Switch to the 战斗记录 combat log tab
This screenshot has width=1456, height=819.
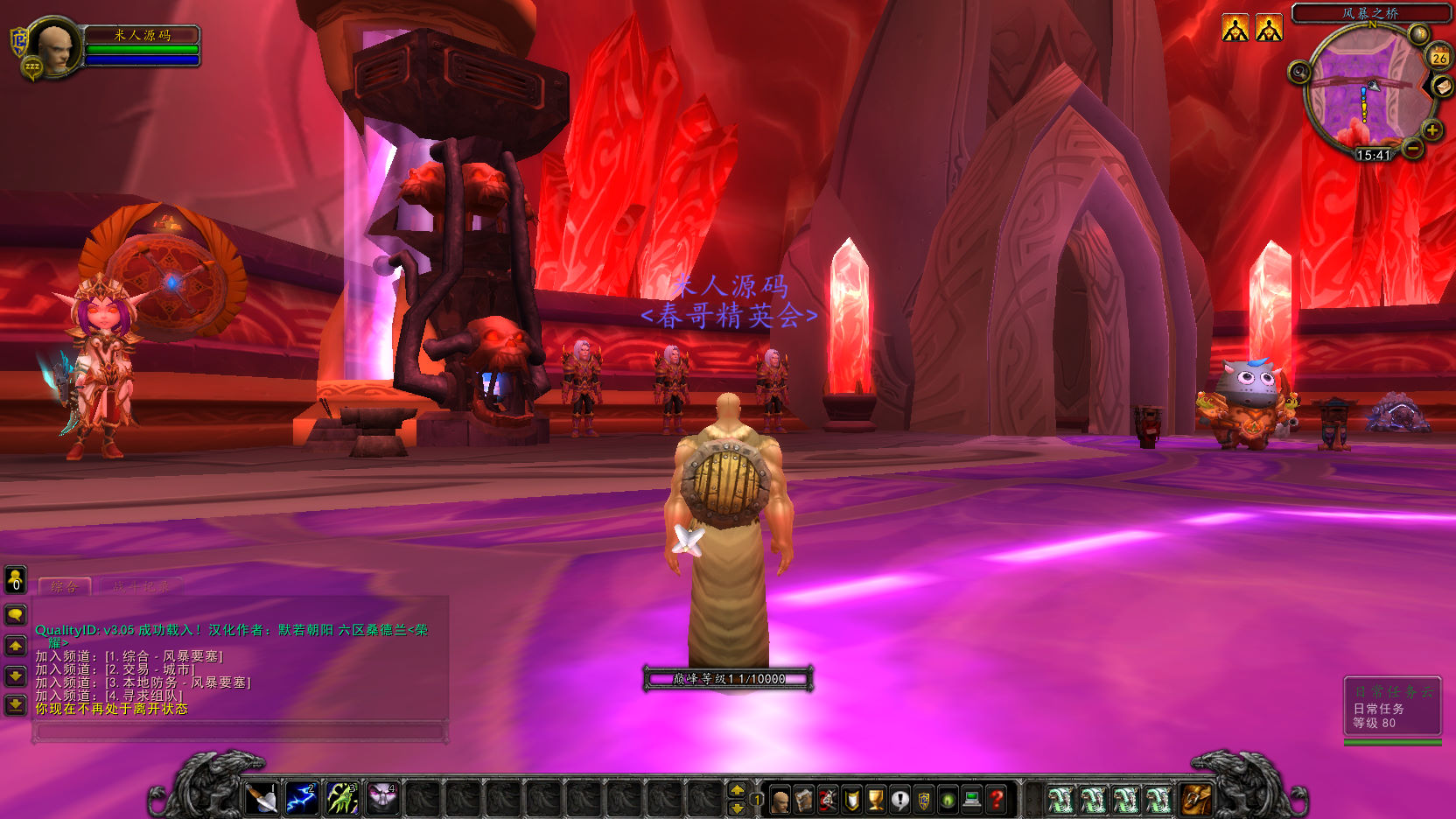pos(141,586)
